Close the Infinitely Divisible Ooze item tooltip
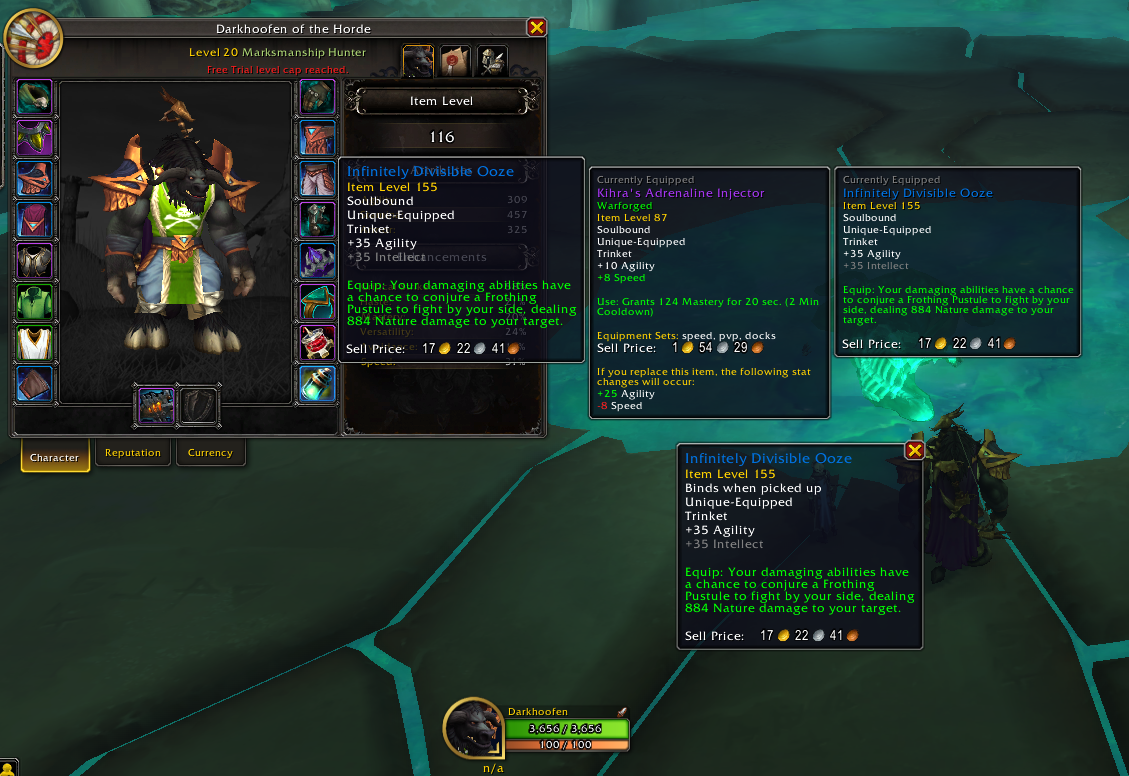Image resolution: width=1129 pixels, height=776 pixels. [914, 451]
